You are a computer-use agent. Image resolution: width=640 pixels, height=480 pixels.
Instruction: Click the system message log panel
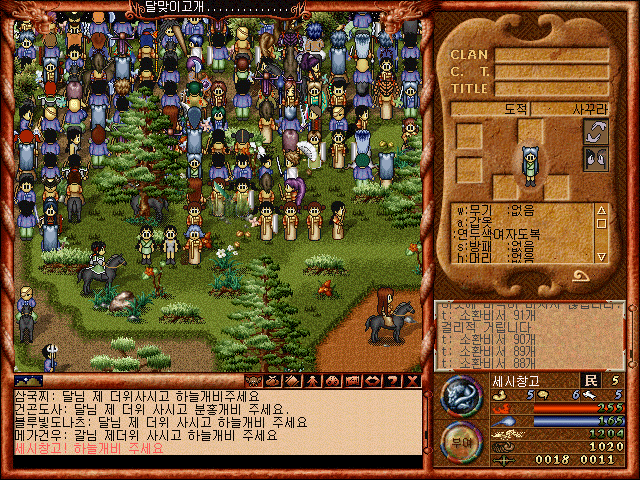click(530, 335)
